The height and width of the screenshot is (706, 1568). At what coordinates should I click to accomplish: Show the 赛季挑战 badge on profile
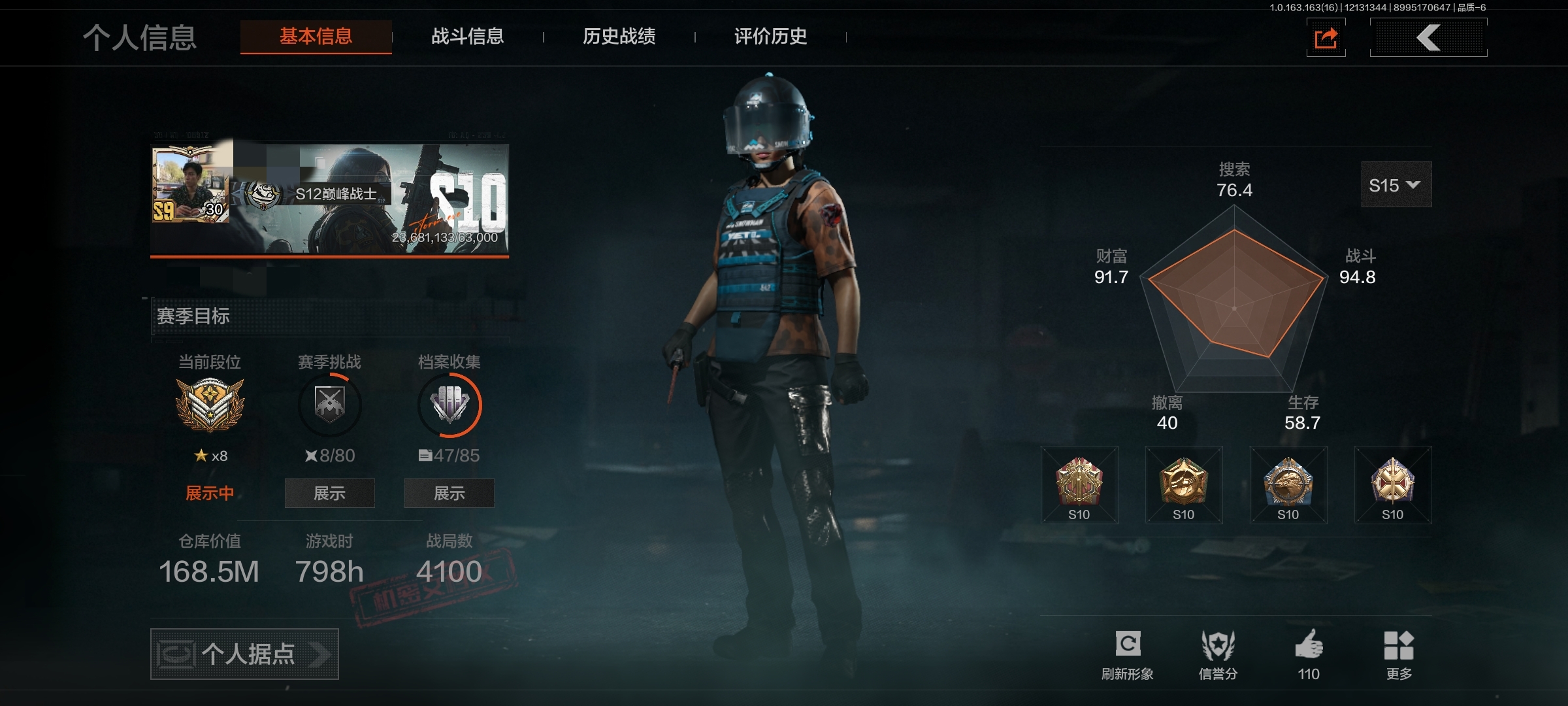(x=329, y=494)
